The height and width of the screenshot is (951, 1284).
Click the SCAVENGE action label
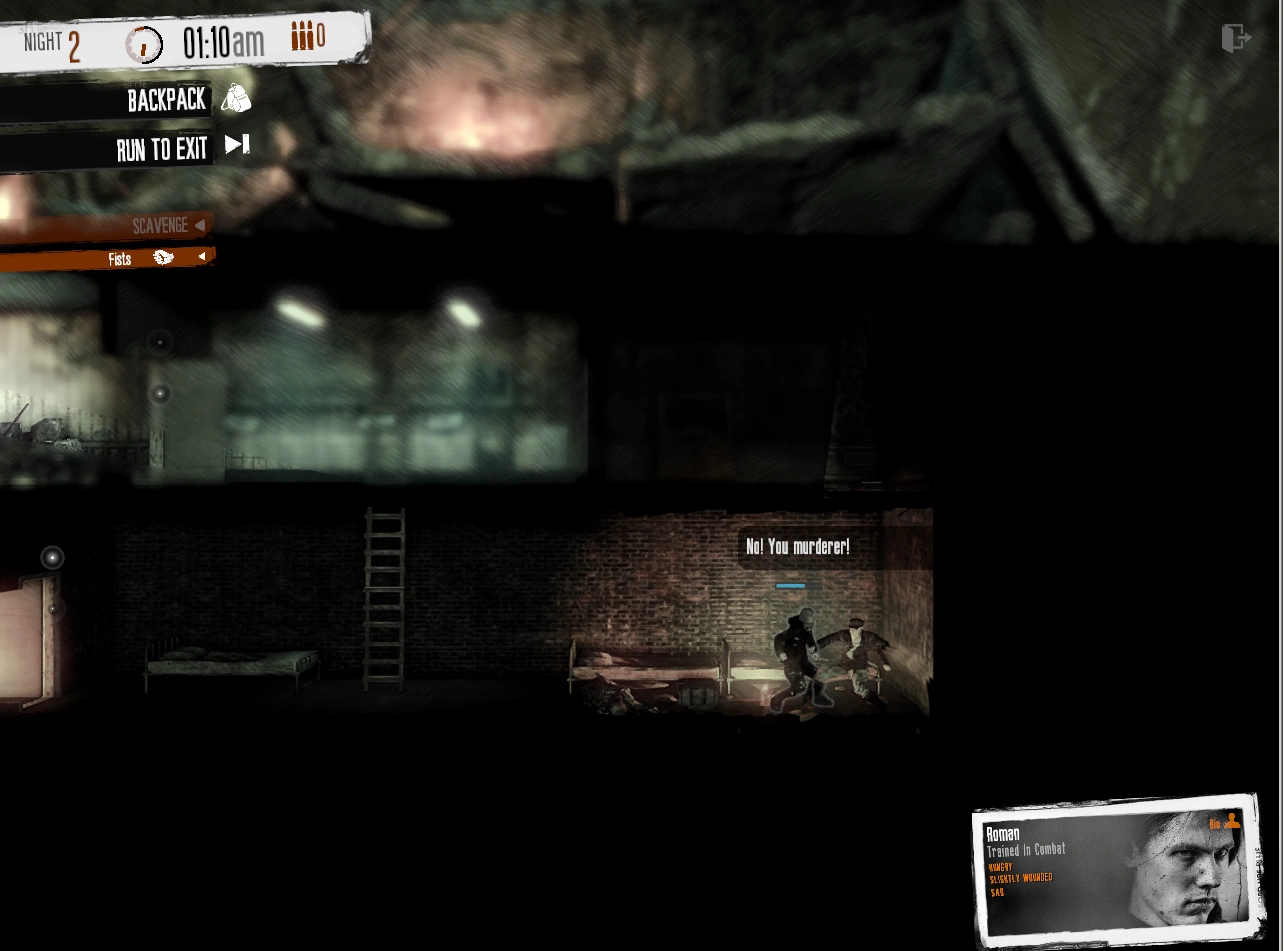click(161, 225)
